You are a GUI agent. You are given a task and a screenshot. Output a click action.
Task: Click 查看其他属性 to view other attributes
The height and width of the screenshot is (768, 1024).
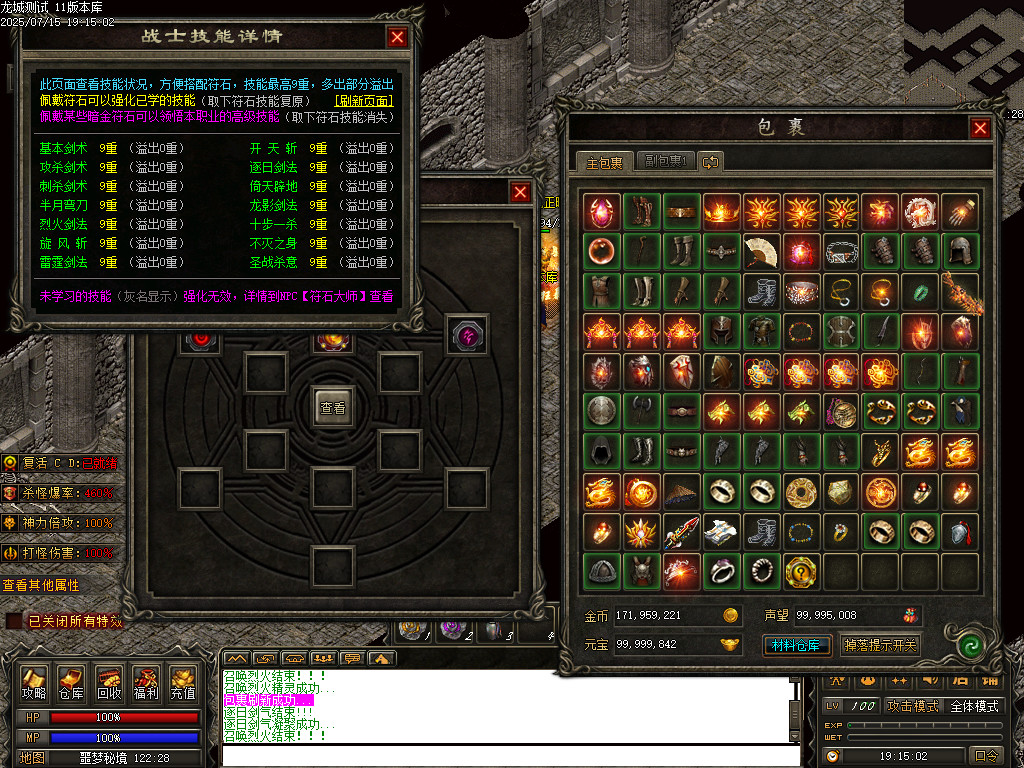tap(41, 585)
